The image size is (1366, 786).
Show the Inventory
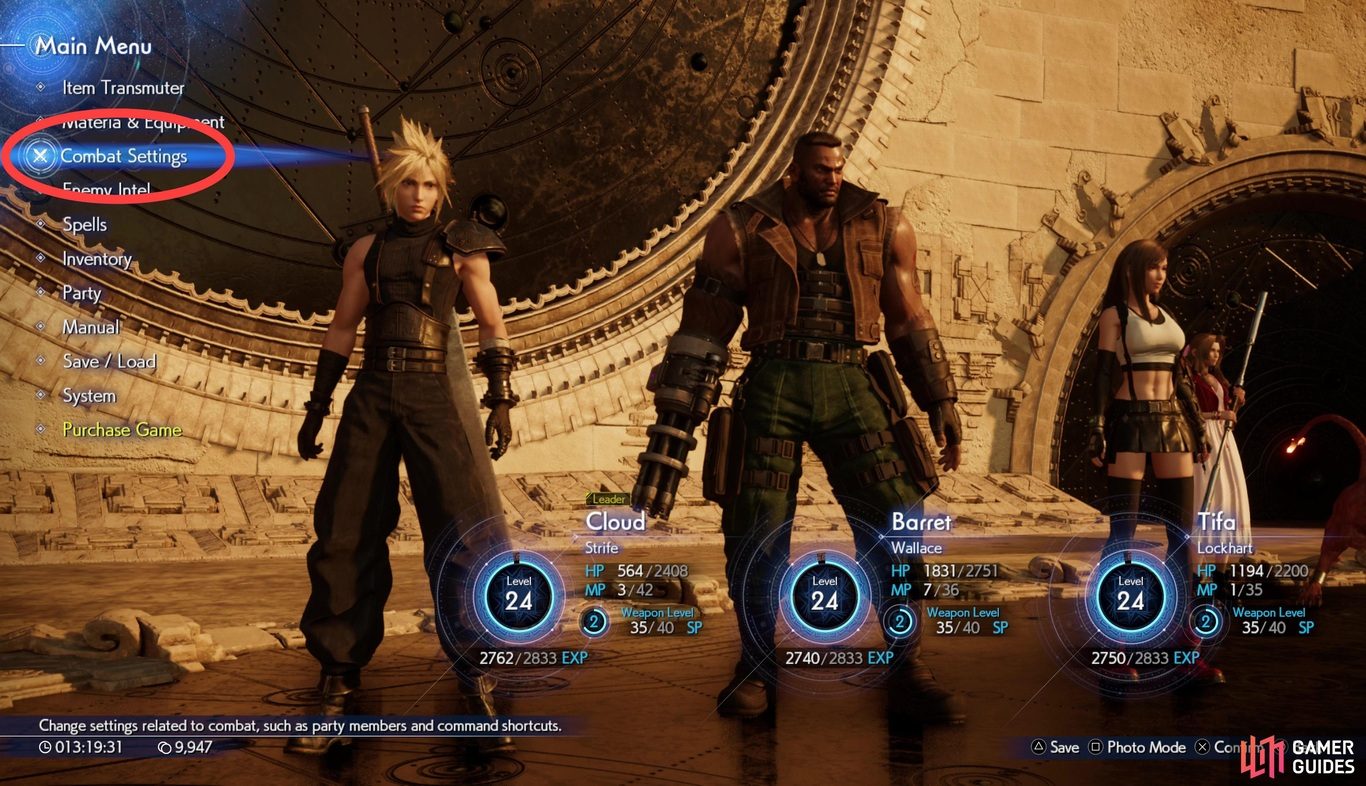[97, 259]
